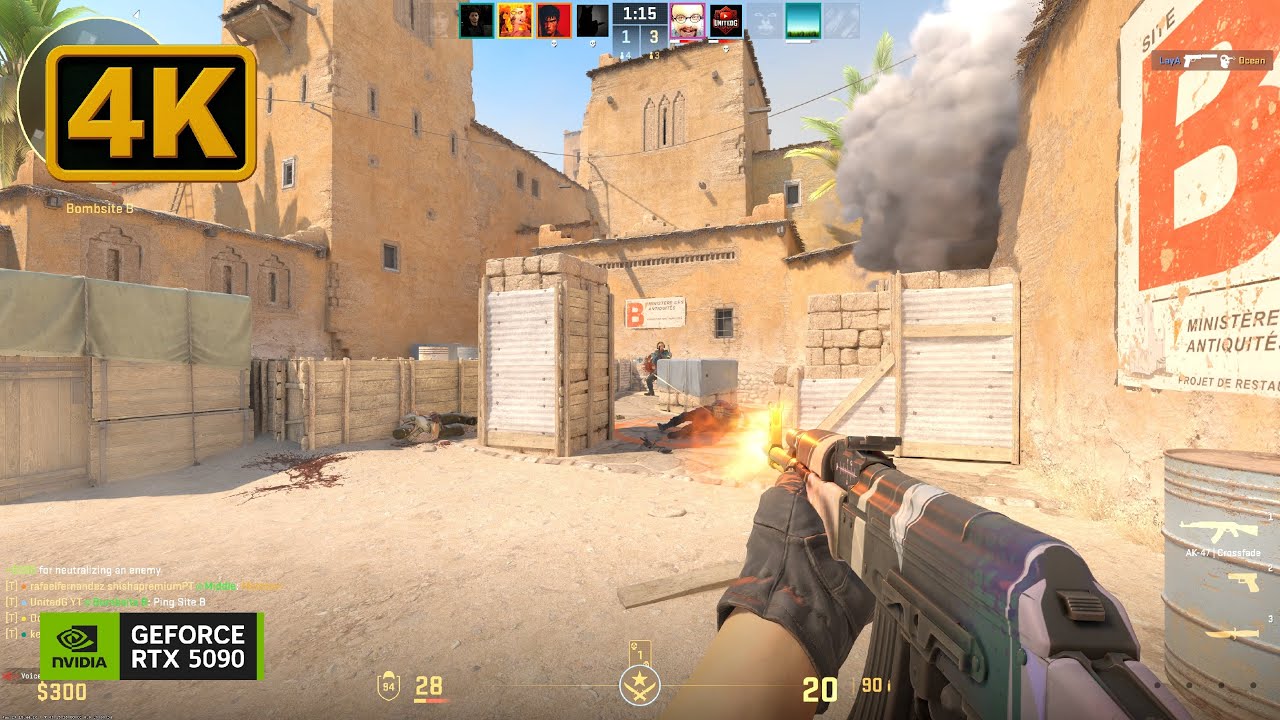Image resolution: width=1280 pixels, height=720 pixels.
Task: Select the CT score tab showing 1
Action: 626,34
